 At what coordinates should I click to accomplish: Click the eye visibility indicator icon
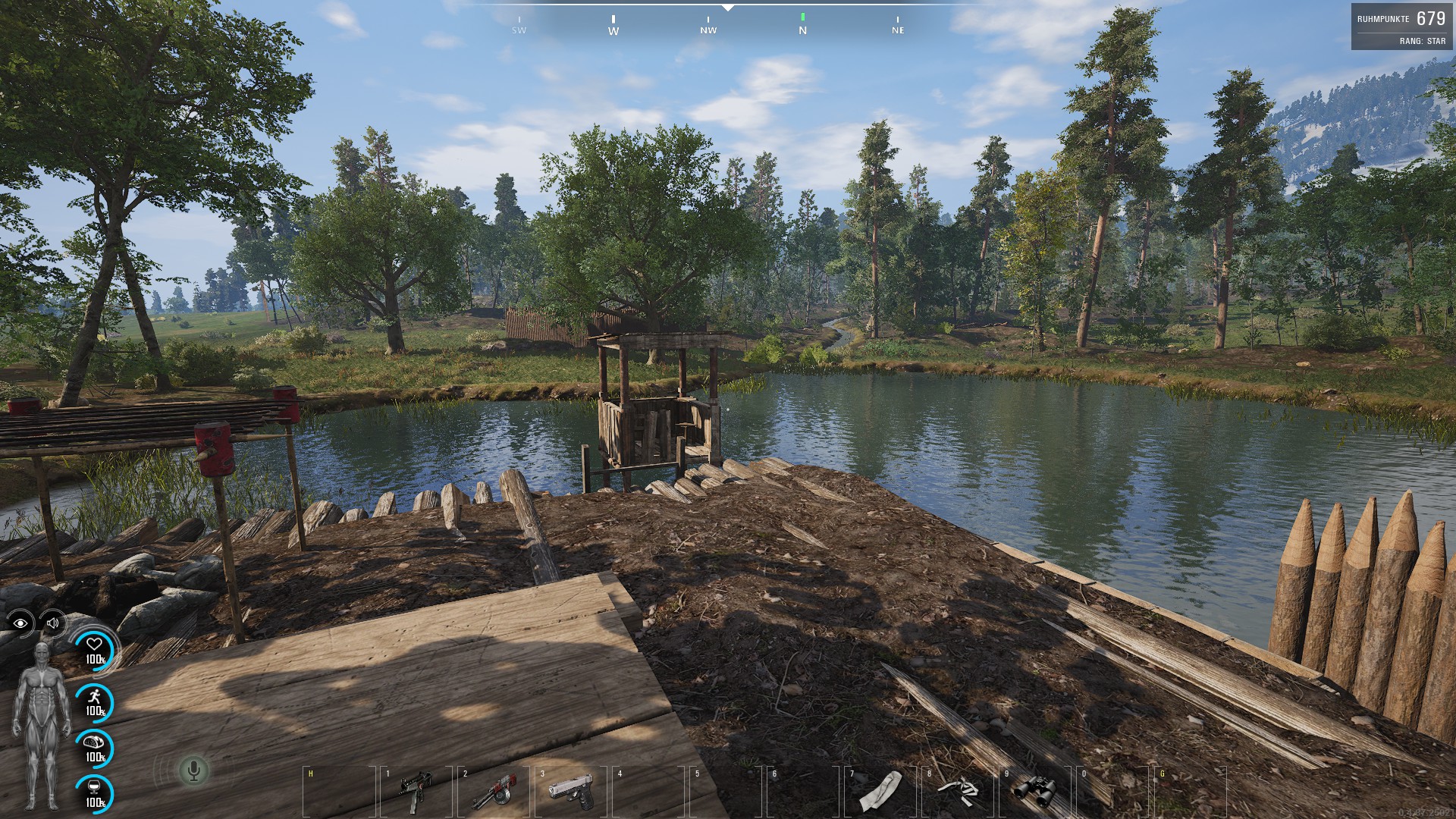click(20, 623)
